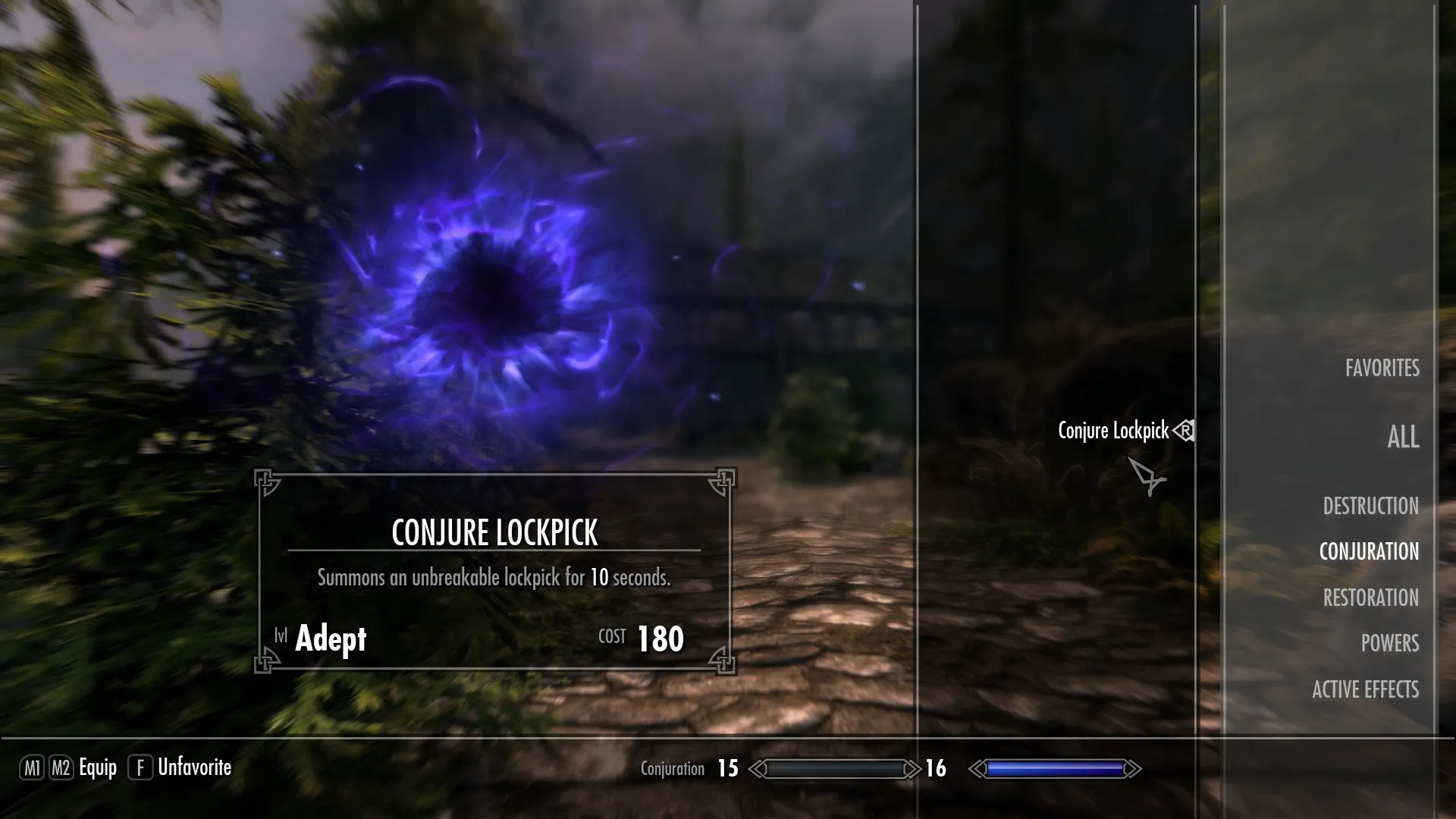Open the Restoration spell list
The width and height of the screenshot is (1456, 819).
pos(1370,598)
